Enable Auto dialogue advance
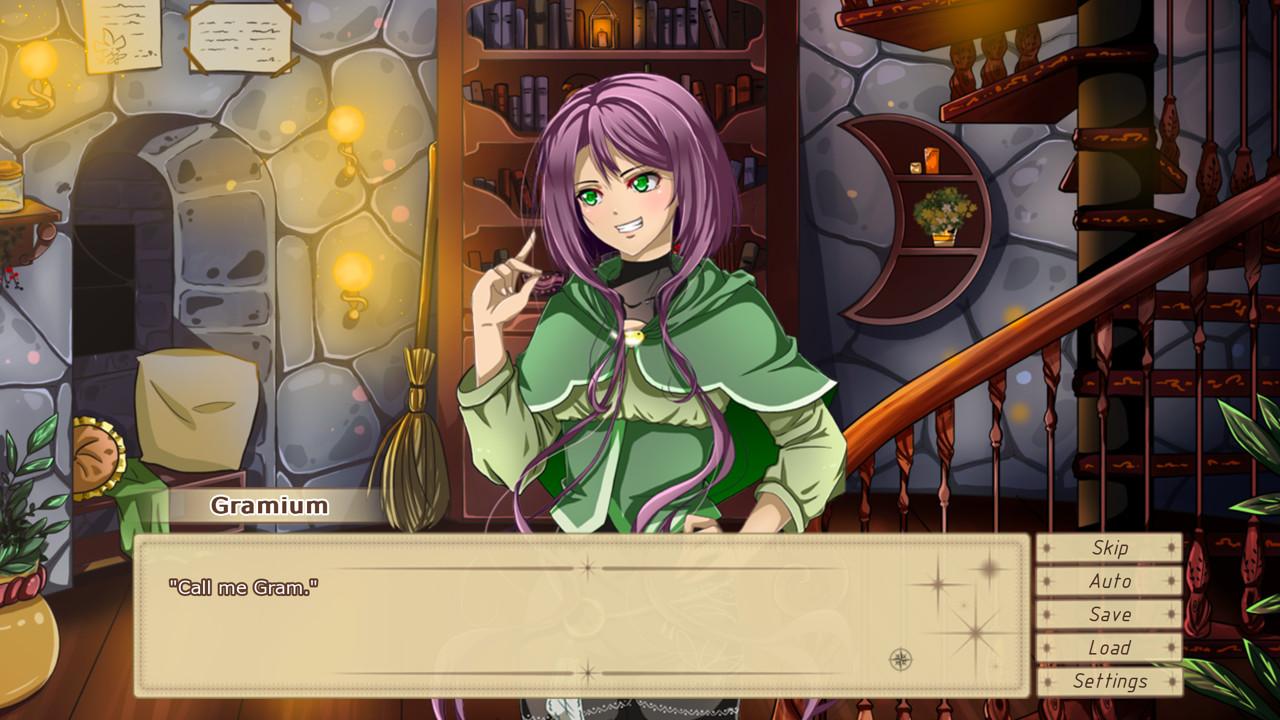The height and width of the screenshot is (720, 1280). point(1109,581)
